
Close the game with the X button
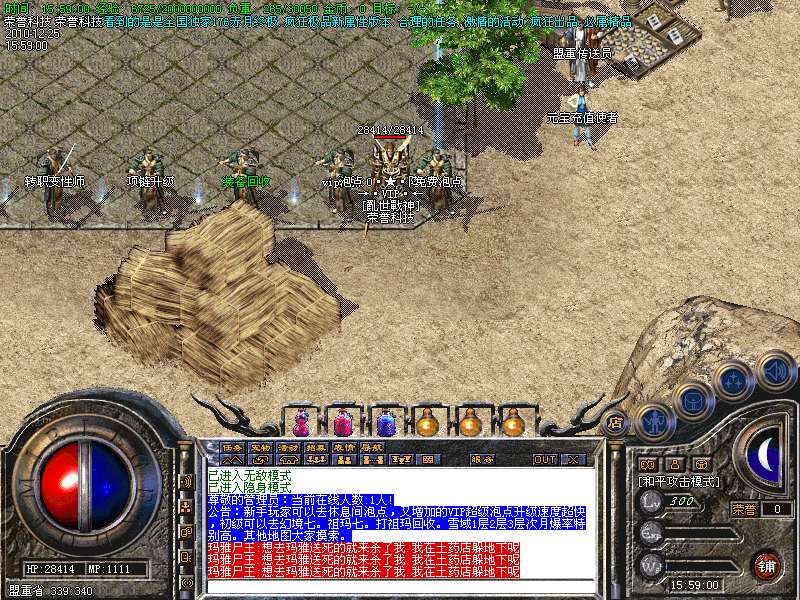[573, 459]
